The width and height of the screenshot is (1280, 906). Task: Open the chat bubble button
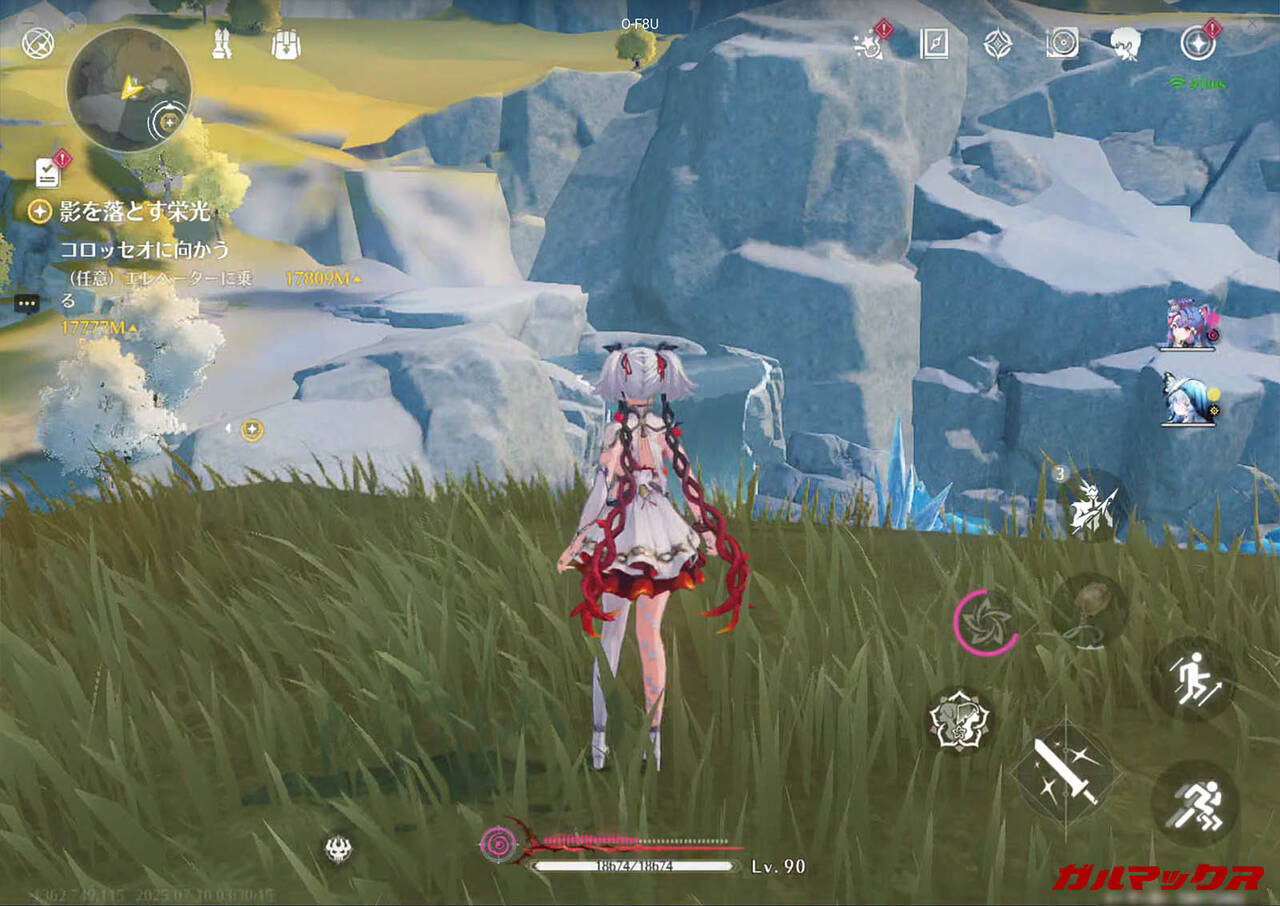tap(27, 300)
